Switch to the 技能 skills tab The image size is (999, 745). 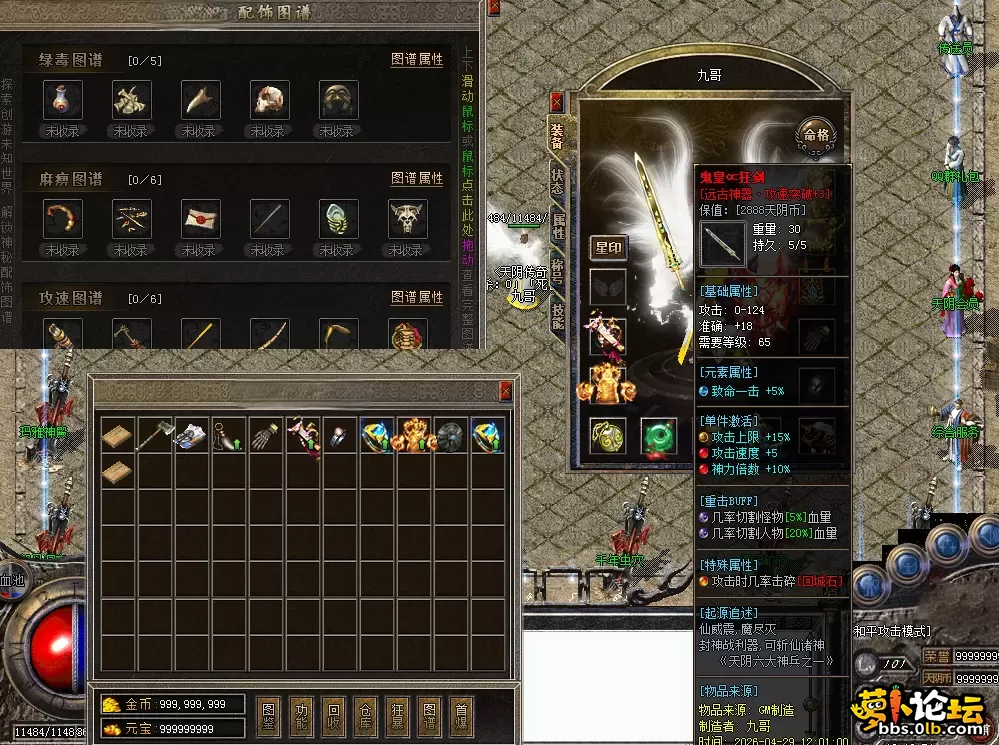tap(557, 314)
